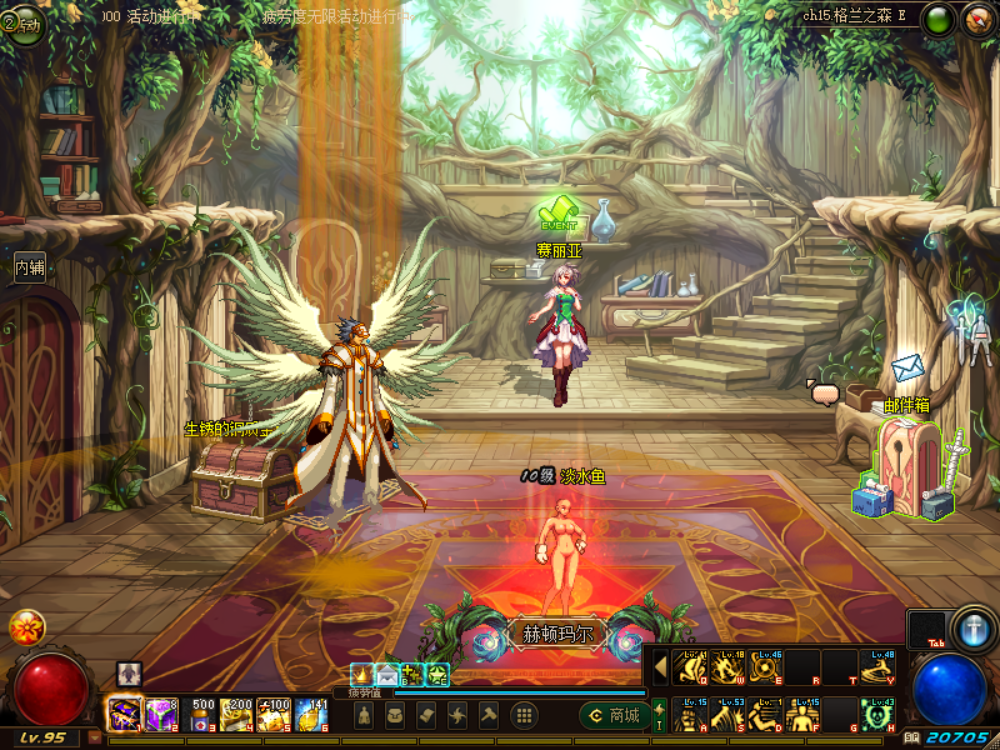1000x750 pixels.
Task: Activate the Lv.46 skill on key E
Action: tap(765, 667)
